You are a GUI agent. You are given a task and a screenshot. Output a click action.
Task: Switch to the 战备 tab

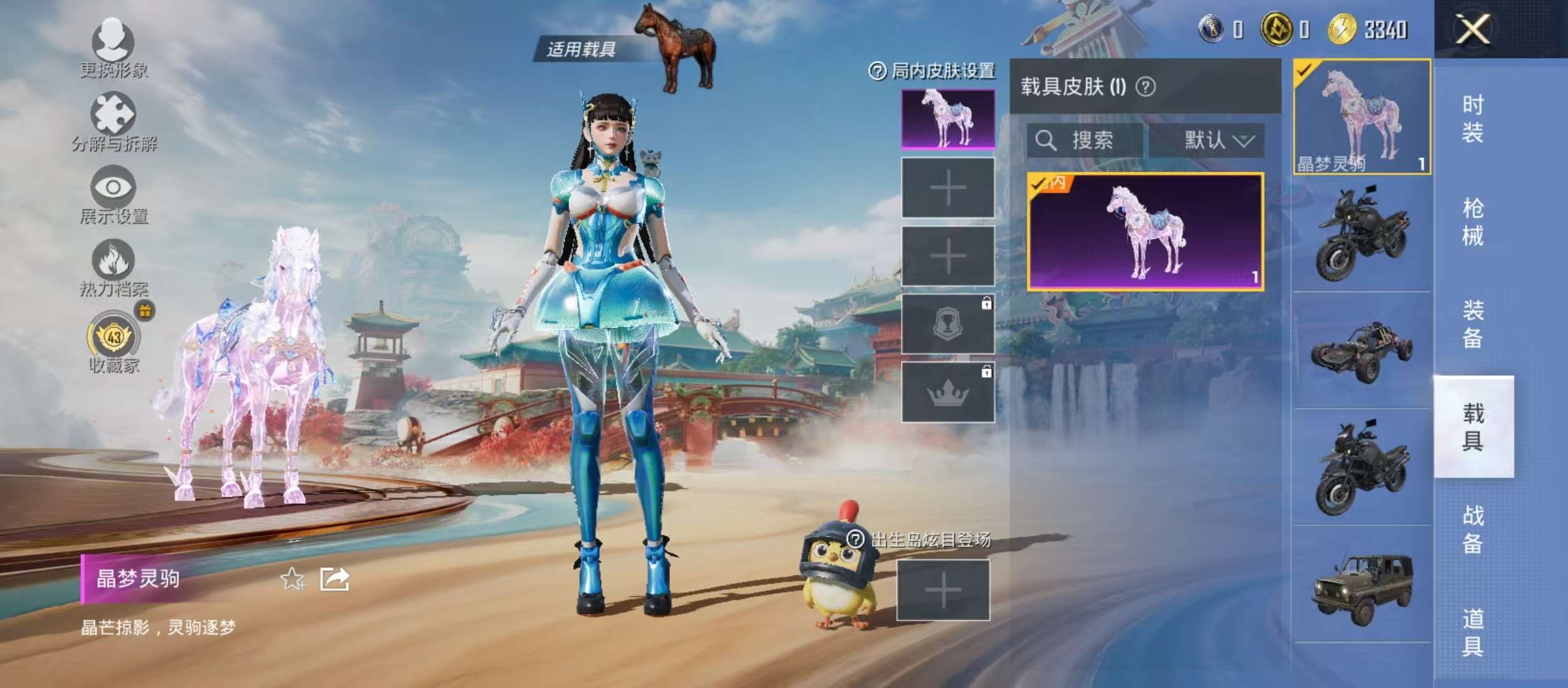1472,529
